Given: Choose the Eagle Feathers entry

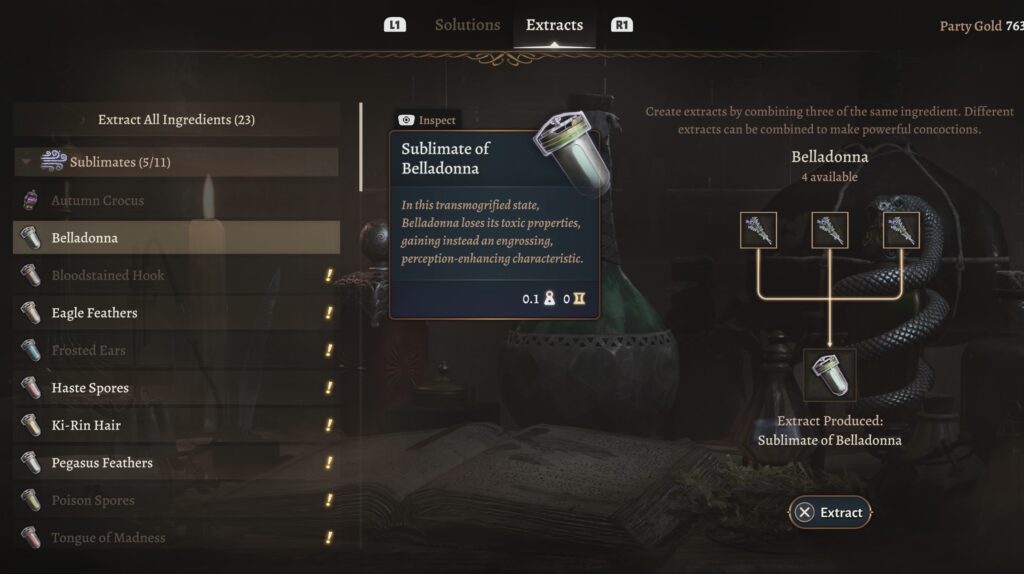Looking at the screenshot, I should click(94, 313).
